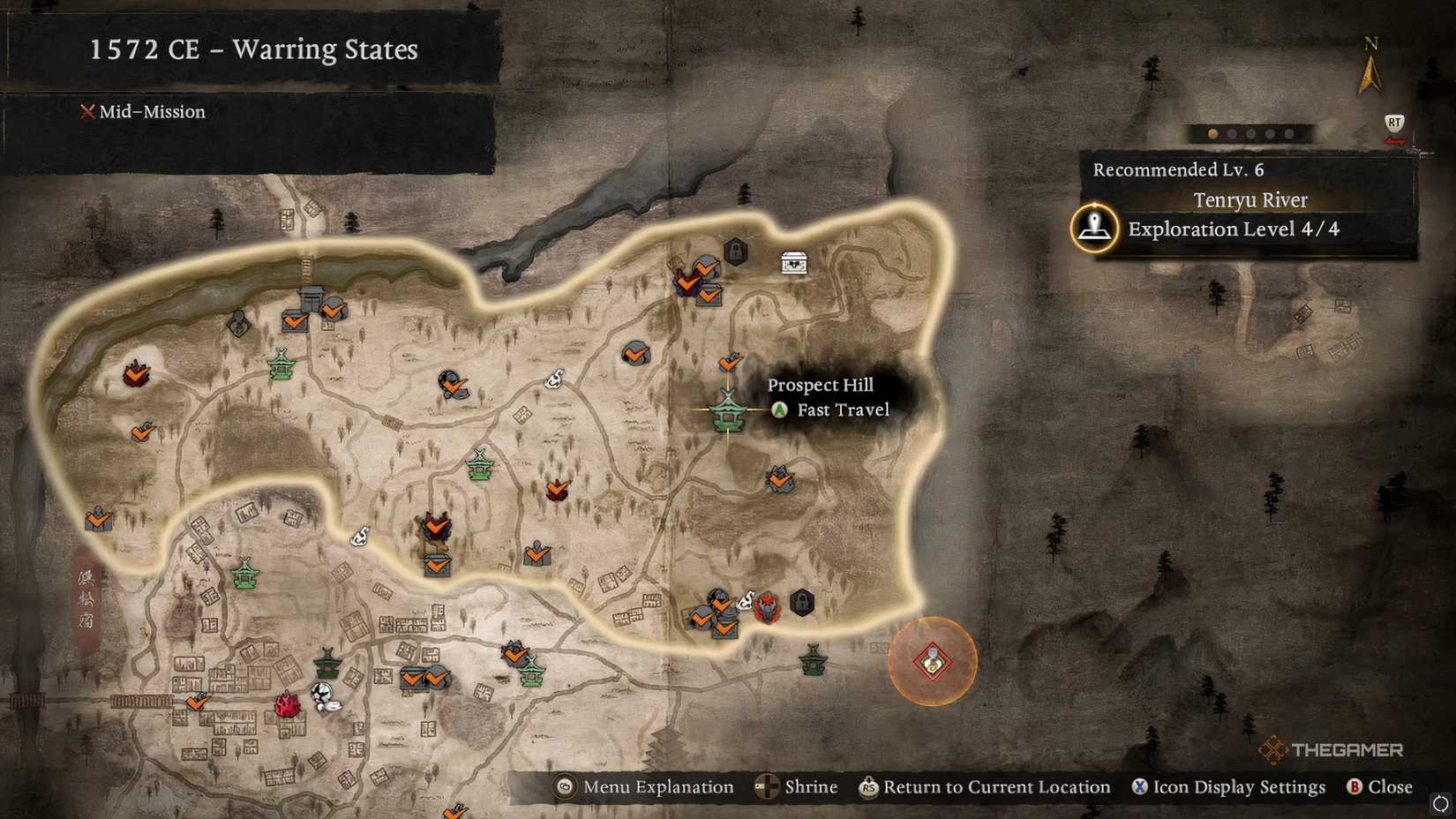Click the red oni mask icon on the southern route
The width and height of the screenshot is (1456, 819).
coord(768,607)
